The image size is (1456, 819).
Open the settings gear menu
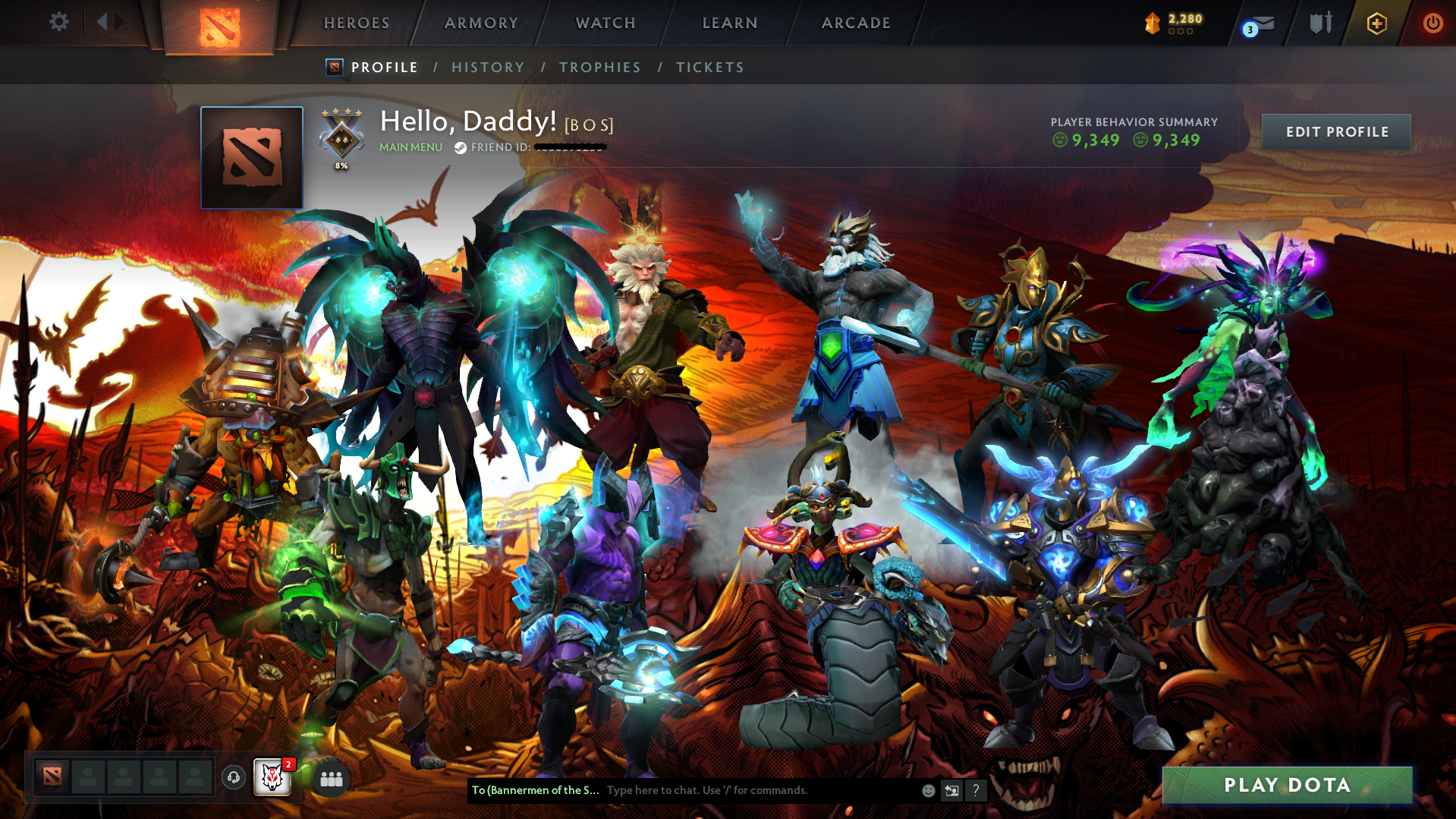point(58,22)
